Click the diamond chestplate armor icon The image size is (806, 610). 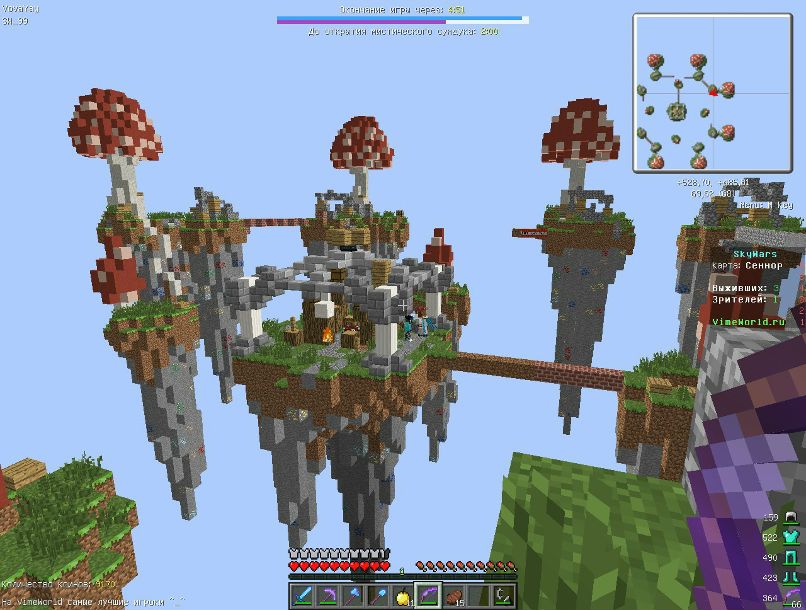click(790, 538)
